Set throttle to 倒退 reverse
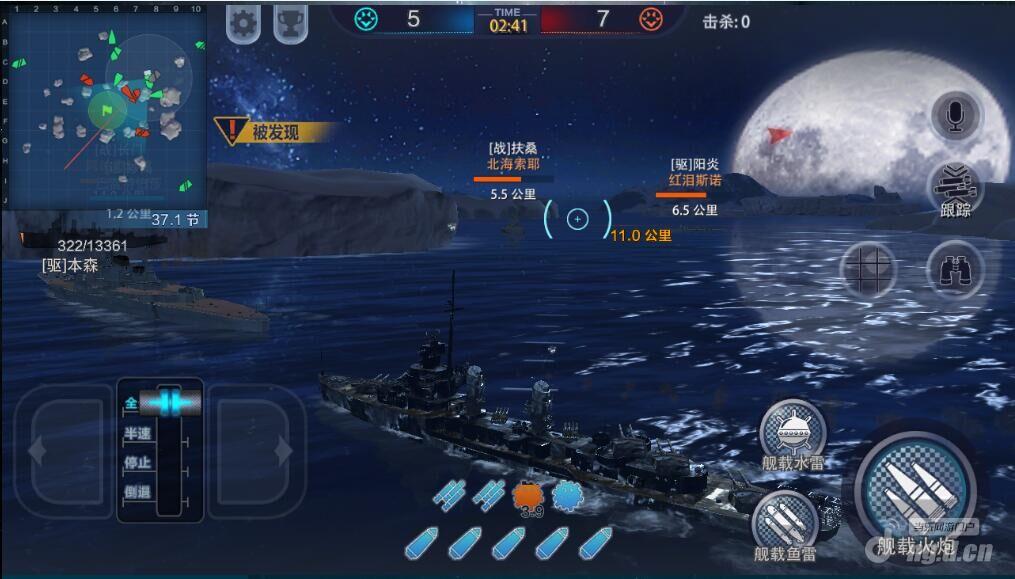This screenshot has width=1015, height=579. [x=137, y=492]
